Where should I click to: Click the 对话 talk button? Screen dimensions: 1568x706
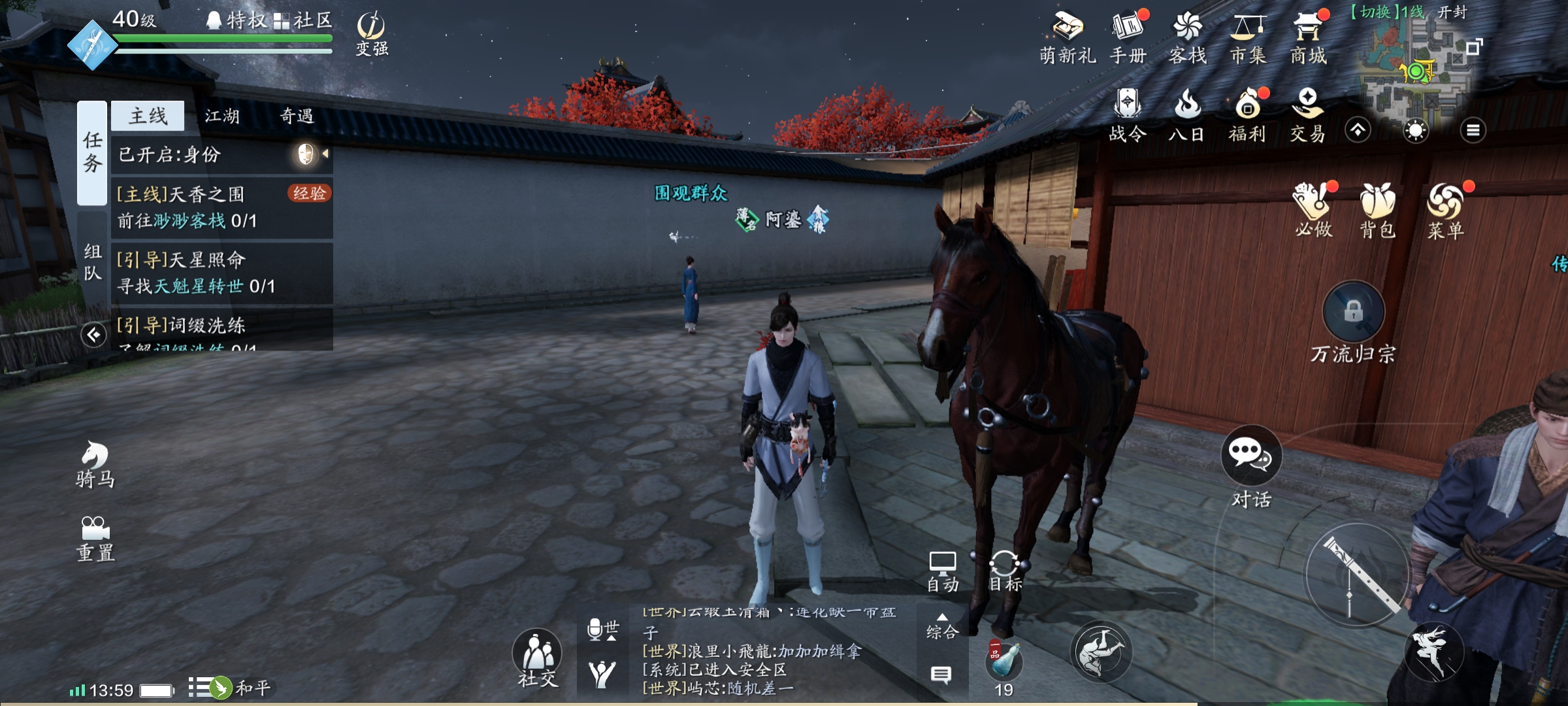[x=1250, y=465]
